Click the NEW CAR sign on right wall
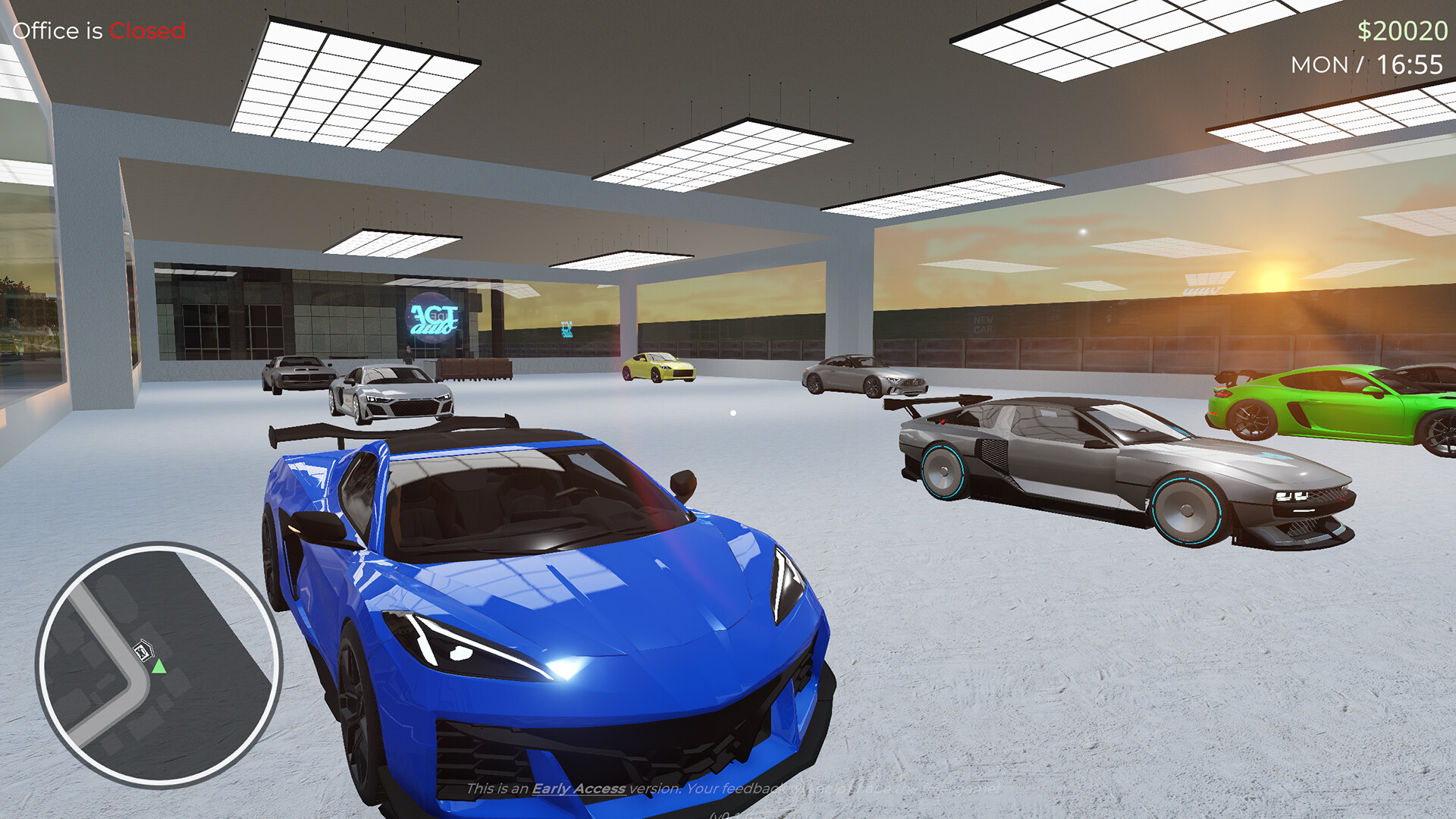Screen dimensions: 1456x819 click(982, 322)
